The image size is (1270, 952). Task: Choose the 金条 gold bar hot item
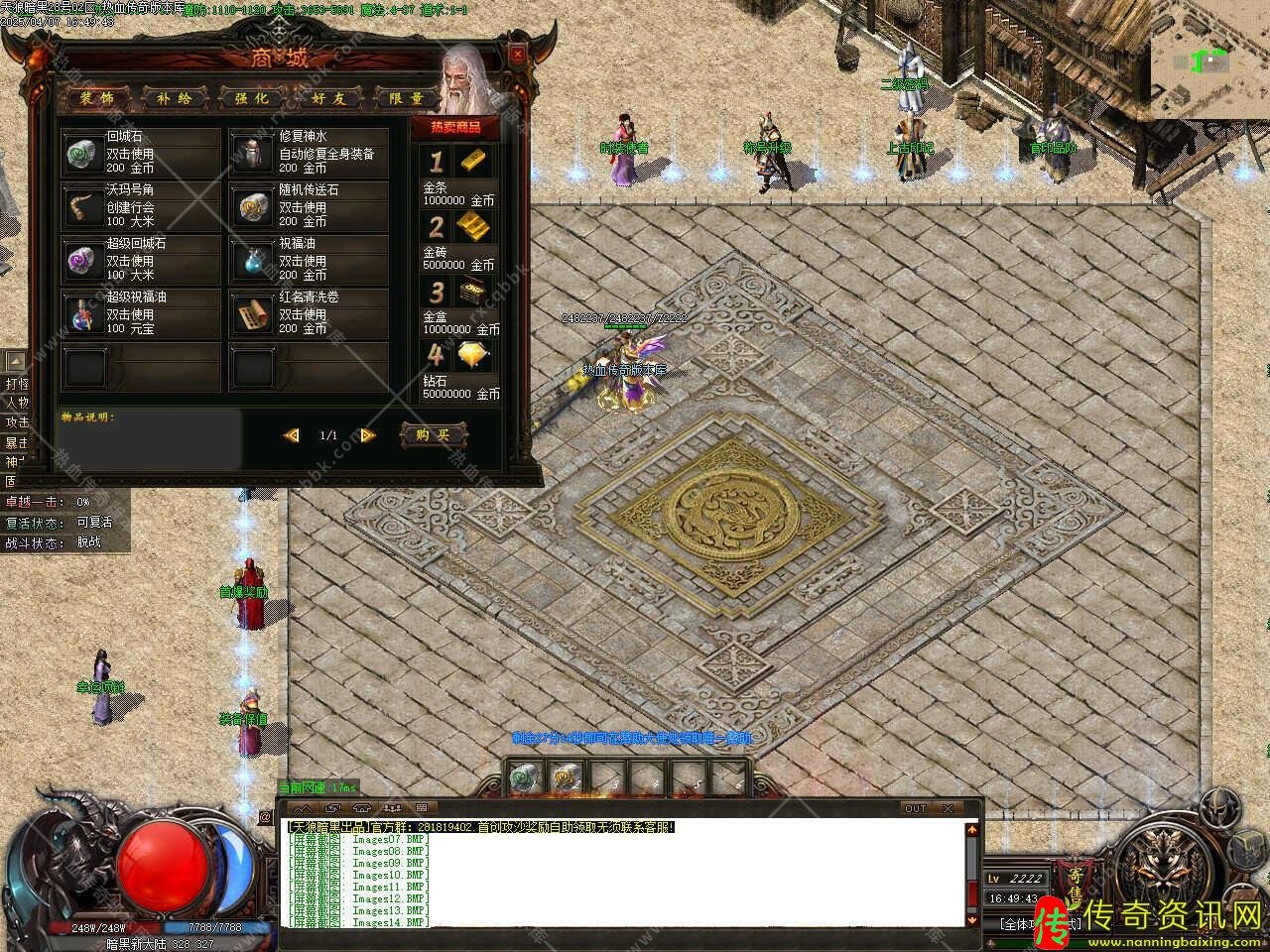473,161
